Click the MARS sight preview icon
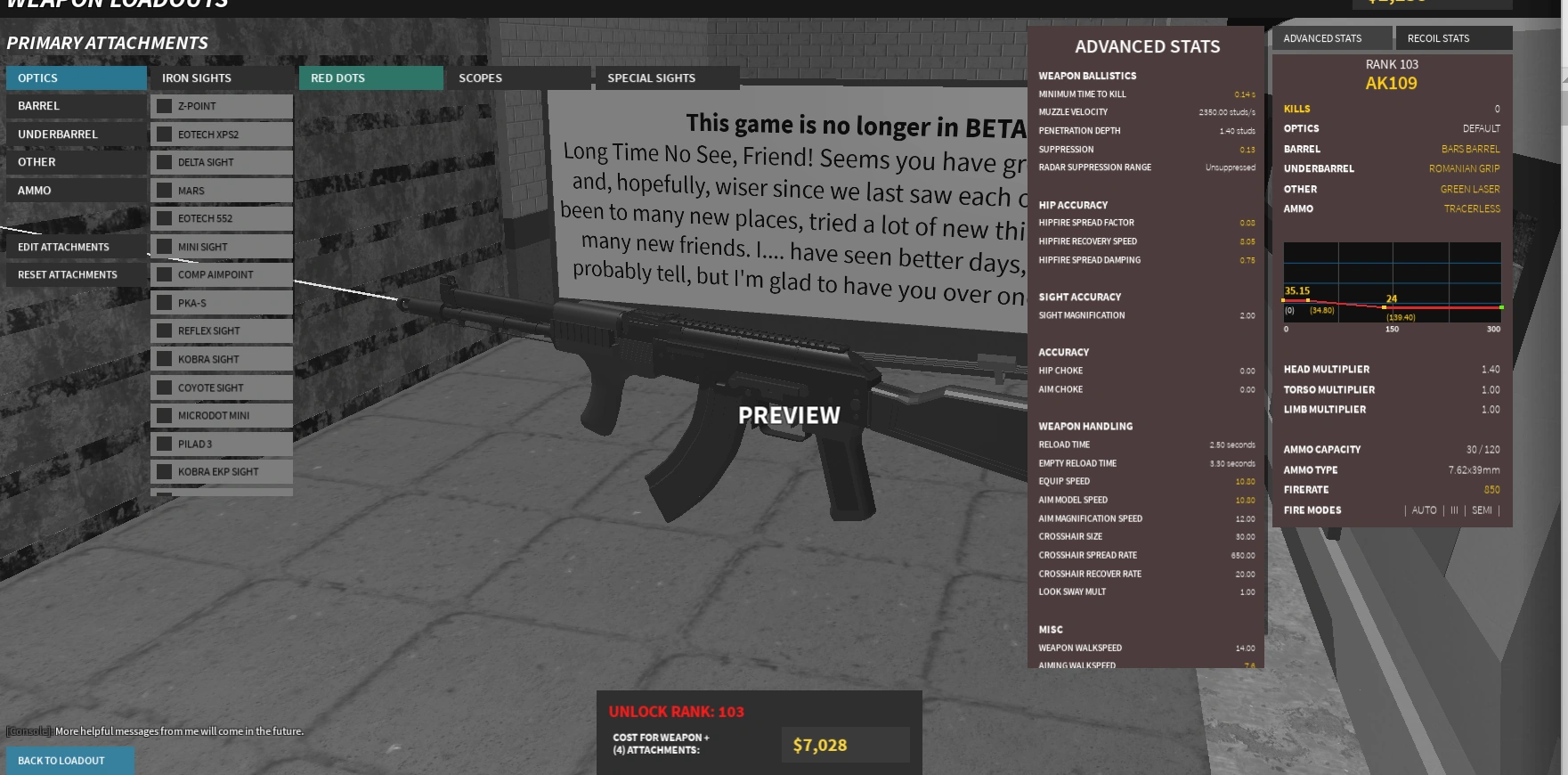Viewport: 1568px width, 775px height. tap(162, 190)
